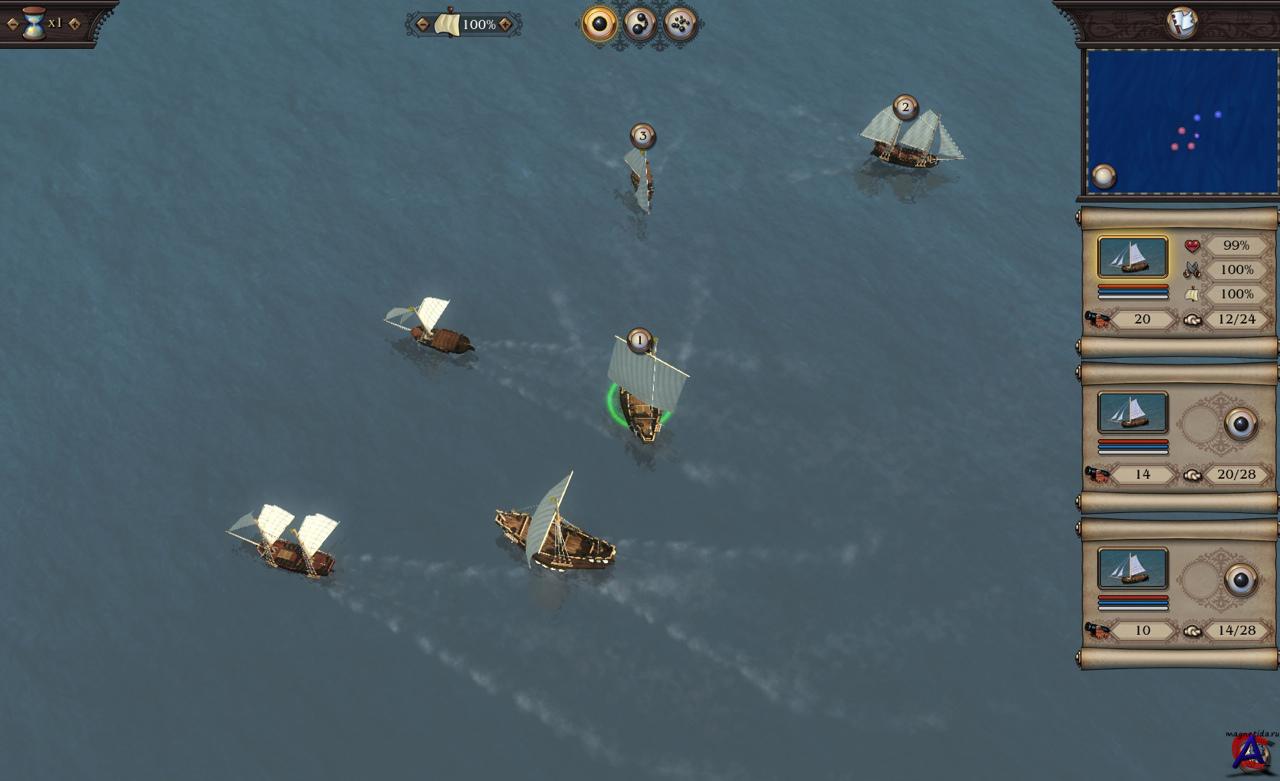Click ship marker number 1
This screenshot has height=781, width=1280.
pos(640,340)
